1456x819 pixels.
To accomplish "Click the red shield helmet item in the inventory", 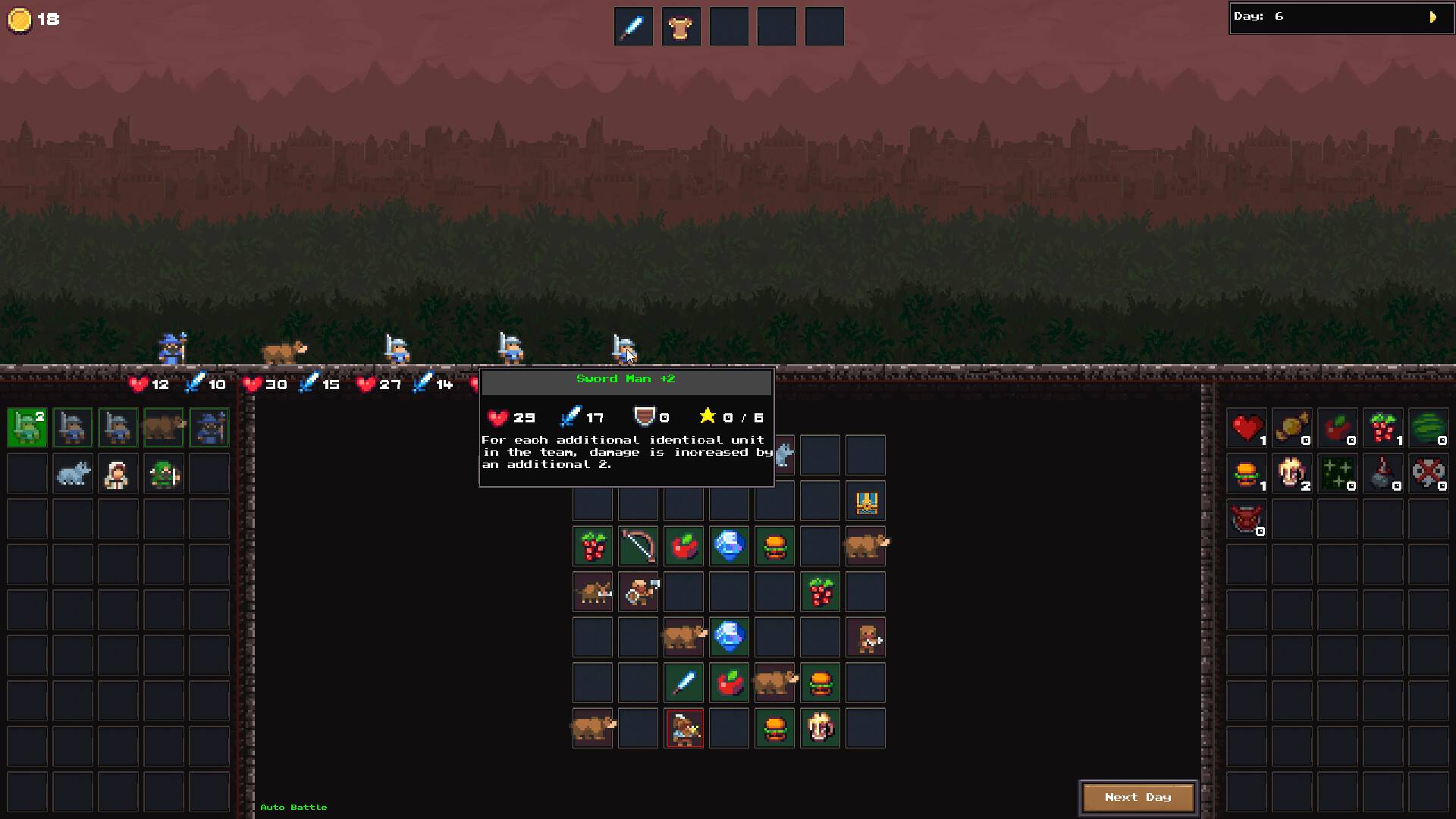I will point(1246,519).
